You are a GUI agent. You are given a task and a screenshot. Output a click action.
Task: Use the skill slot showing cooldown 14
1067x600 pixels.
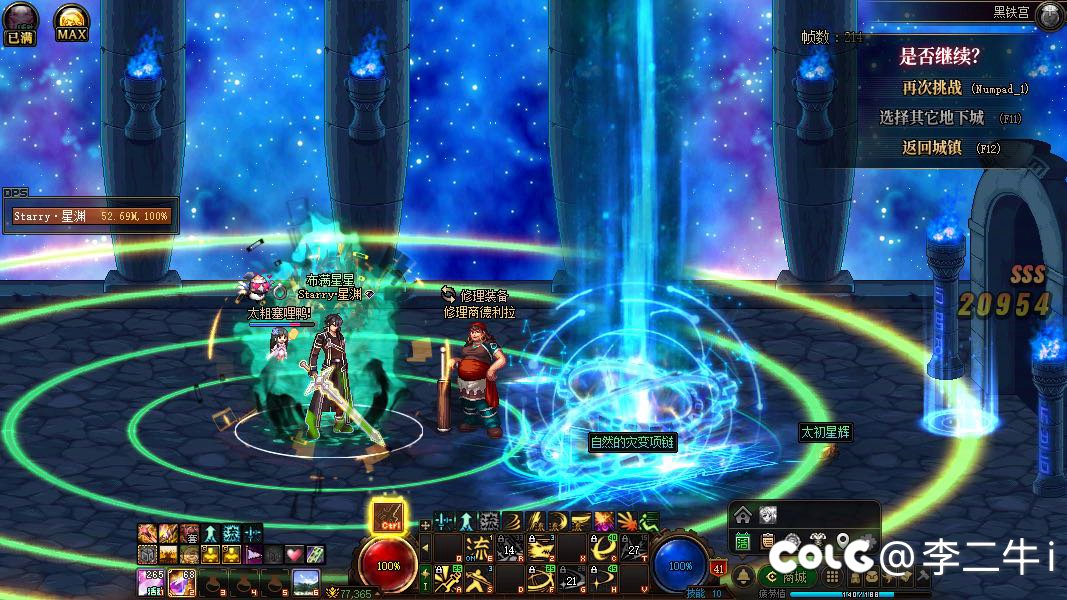point(510,548)
